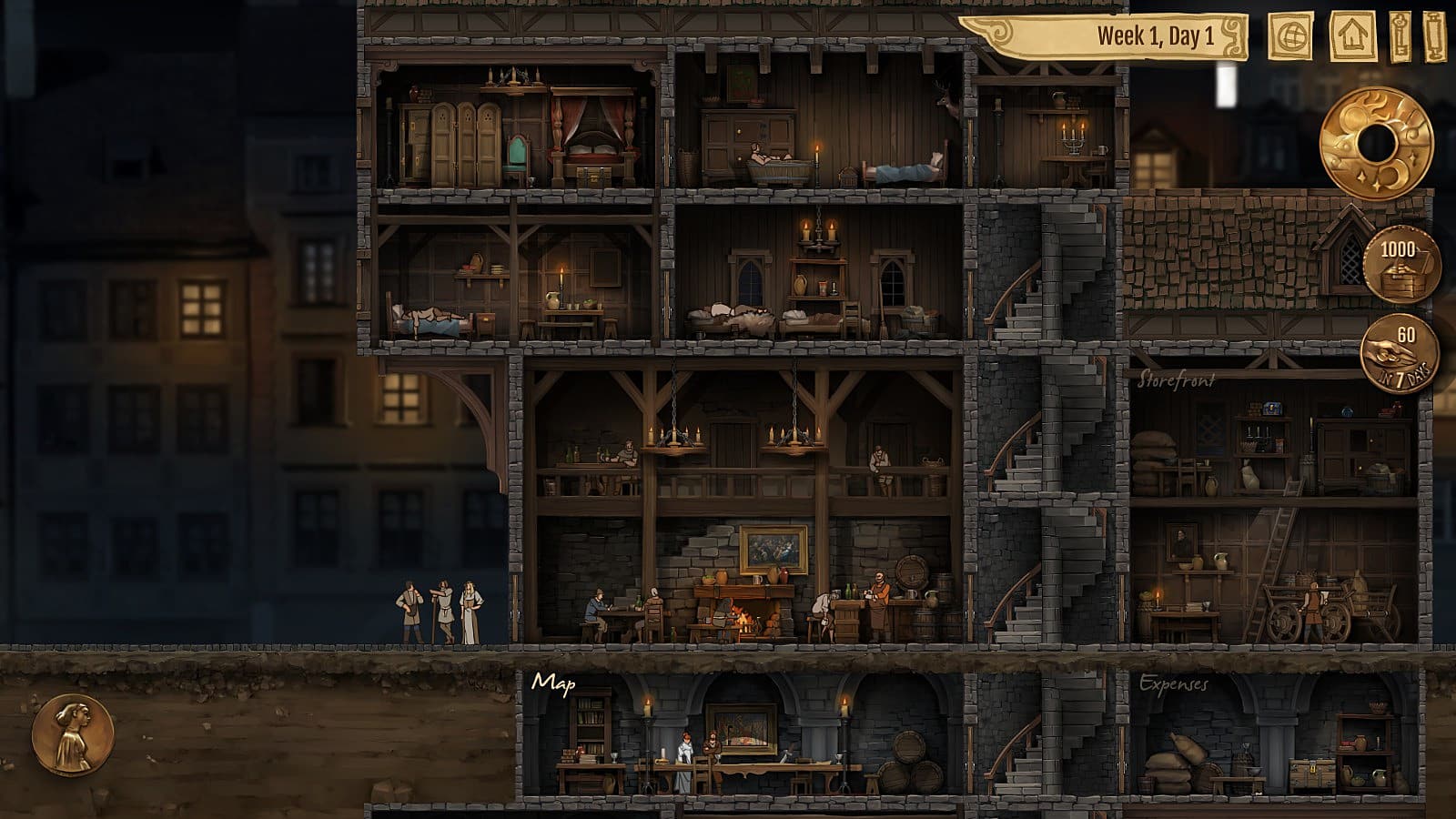
Task: Click the golden sun and moon coin
Action: [1377, 143]
